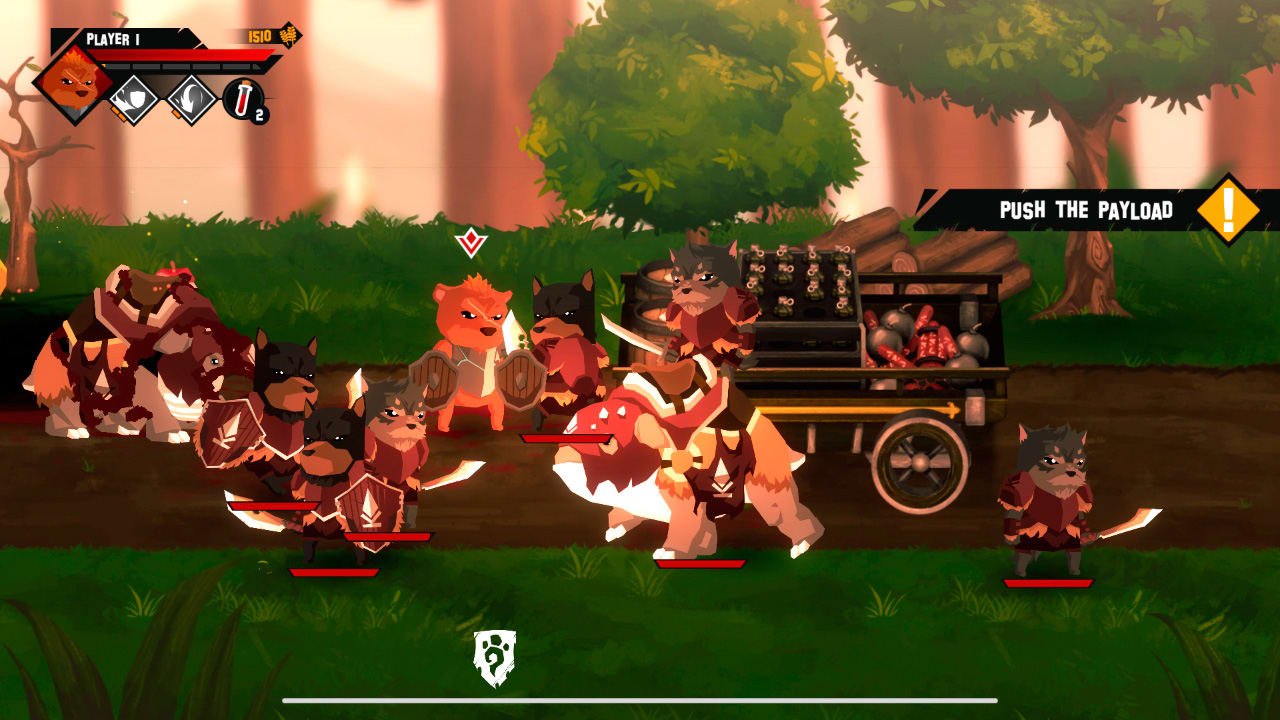This screenshot has width=1280, height=720.
Task: Use the red health potion icon
Action: click(x=243, y=97)
